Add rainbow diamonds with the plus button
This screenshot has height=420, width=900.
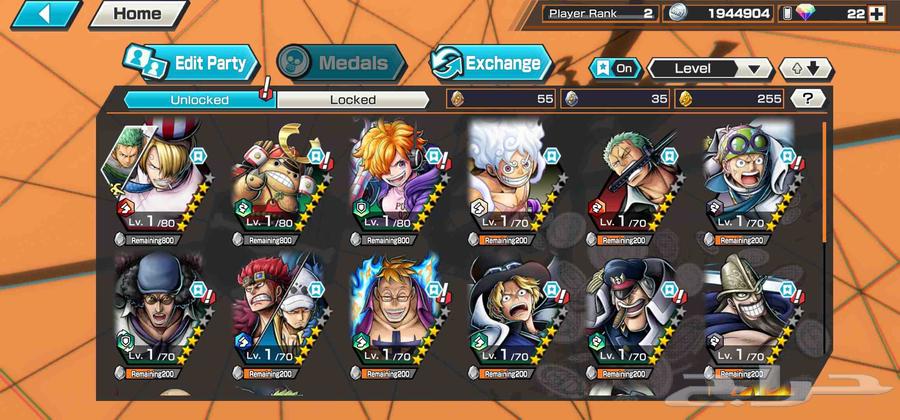click(877, 14)
